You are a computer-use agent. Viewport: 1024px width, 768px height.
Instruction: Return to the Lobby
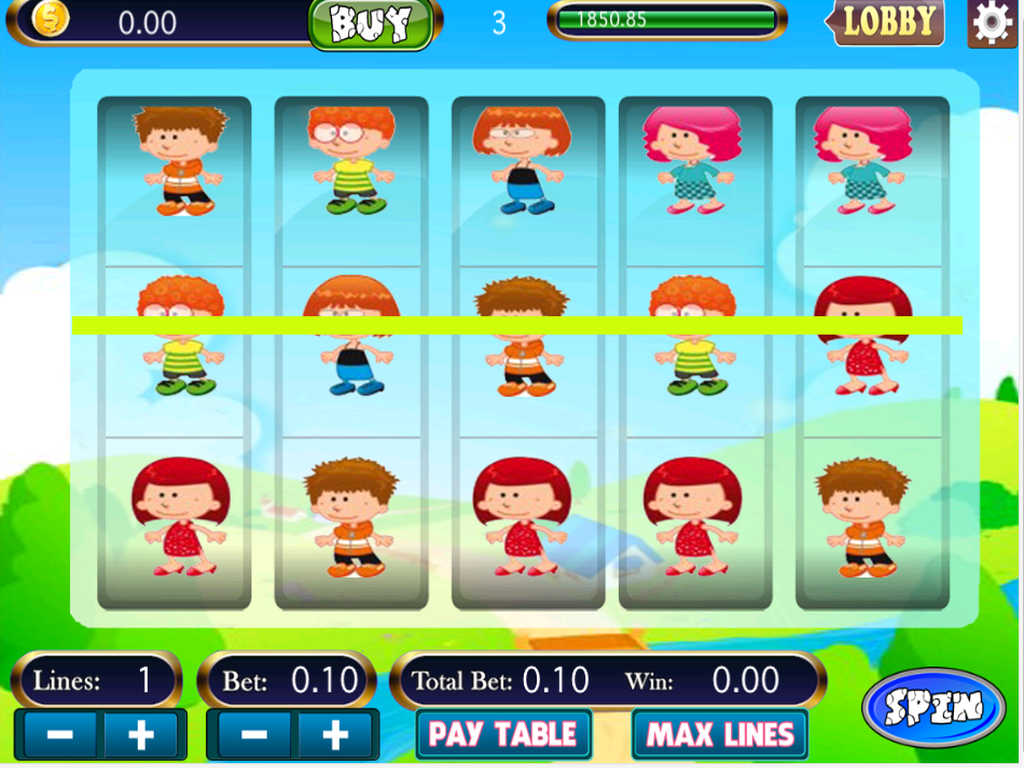tap(887, 23)
